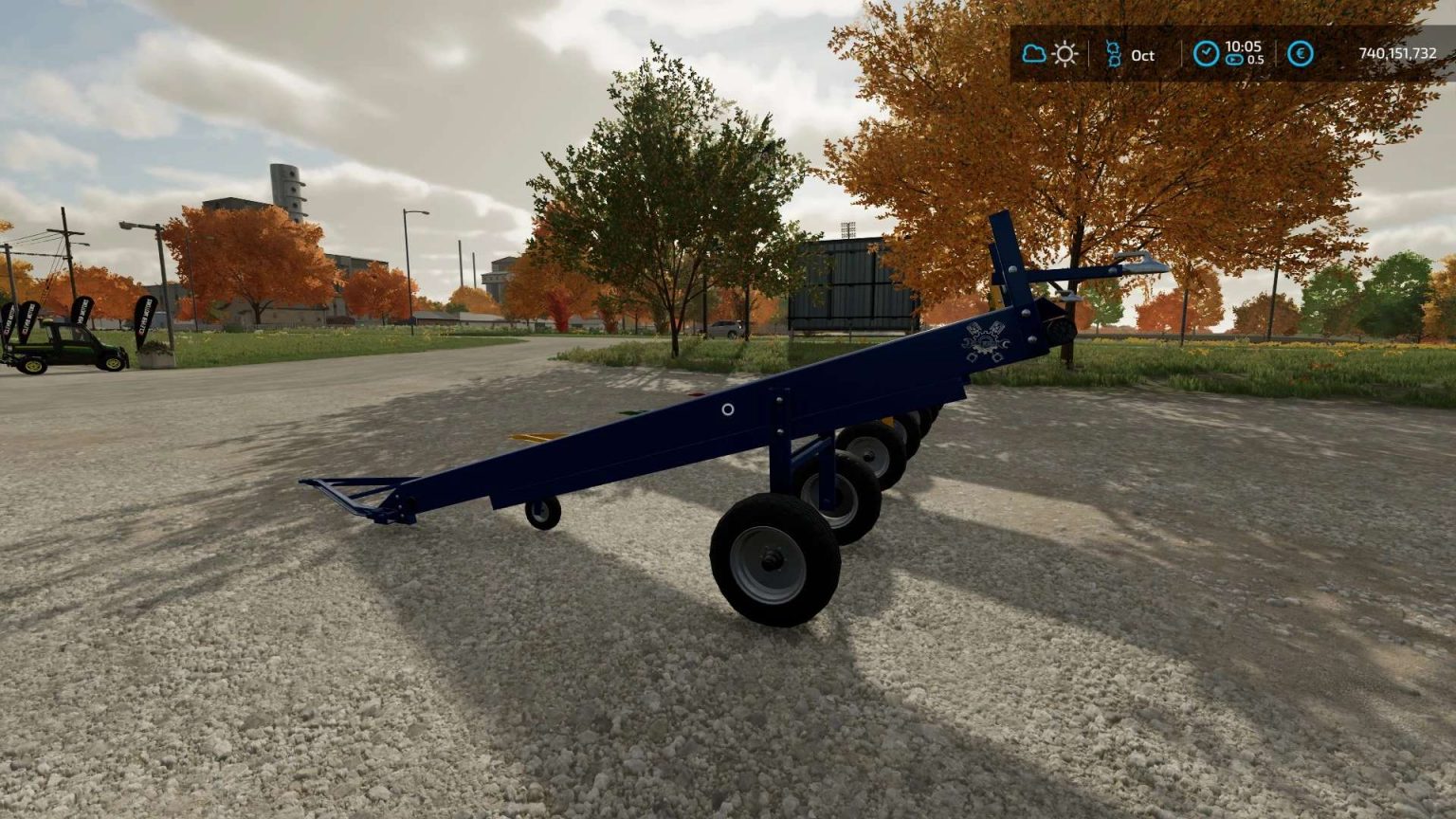Click the 0.5 timescale value
This screenshot has width=1456, height=819.
tap(1258, 60)
